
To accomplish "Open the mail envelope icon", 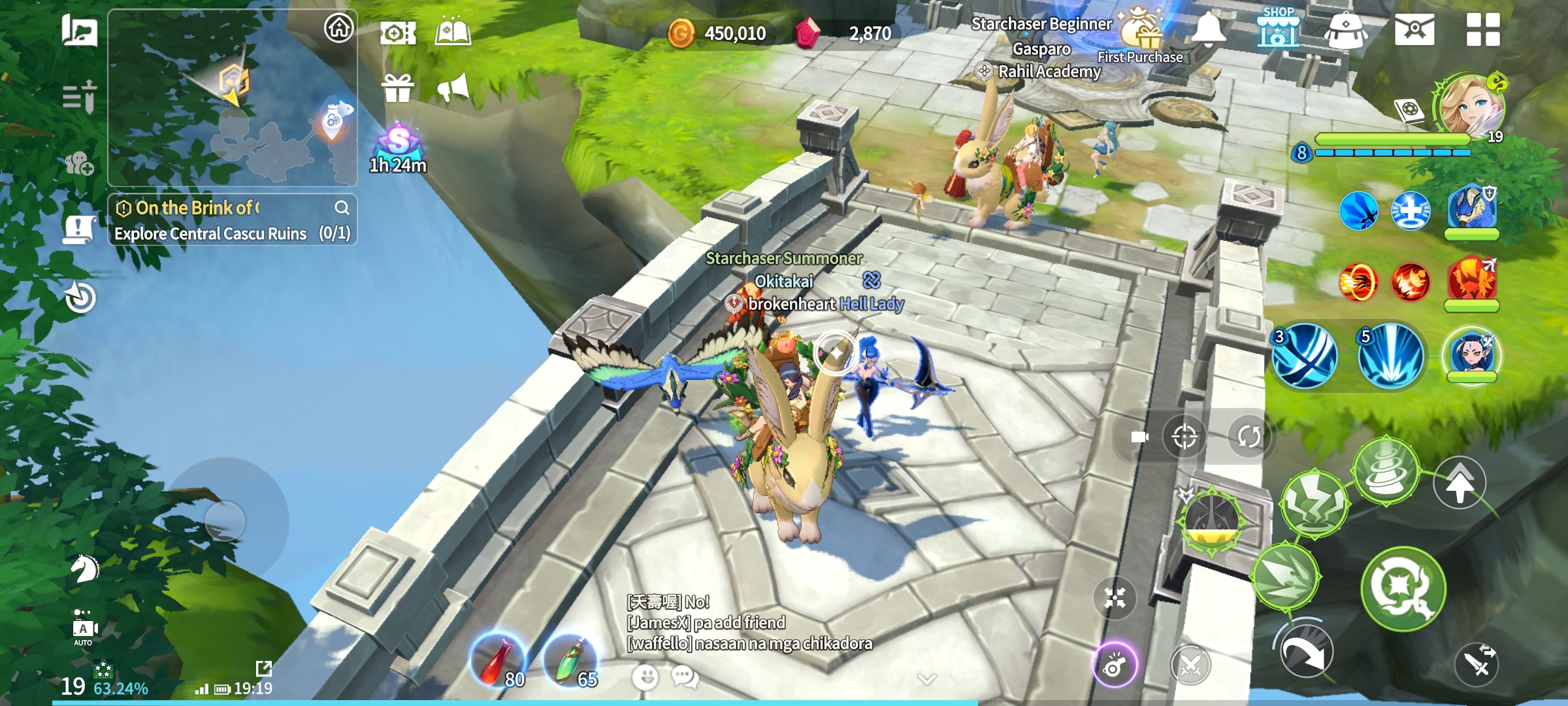I will (x=1414, y=30).
